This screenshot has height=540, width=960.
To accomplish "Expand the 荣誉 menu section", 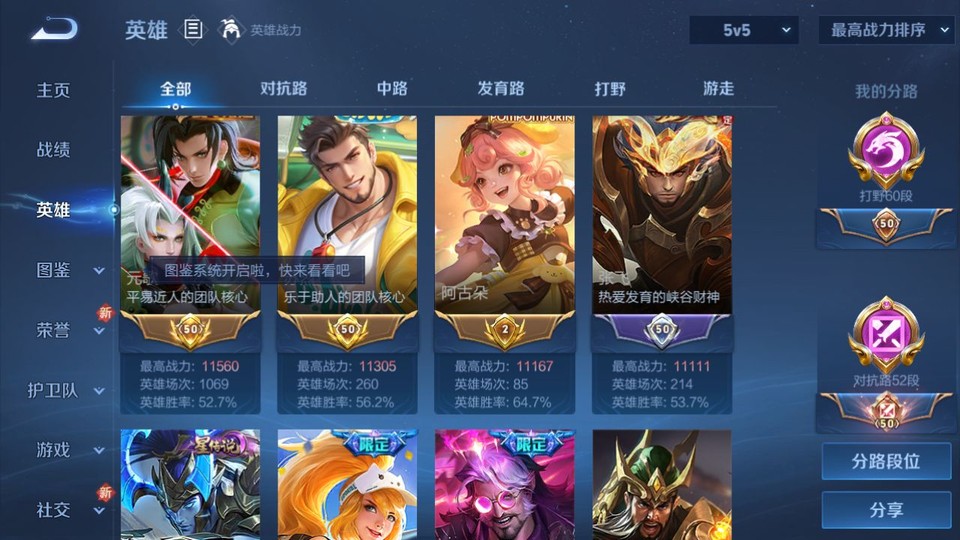I will (x=69, y=330).
